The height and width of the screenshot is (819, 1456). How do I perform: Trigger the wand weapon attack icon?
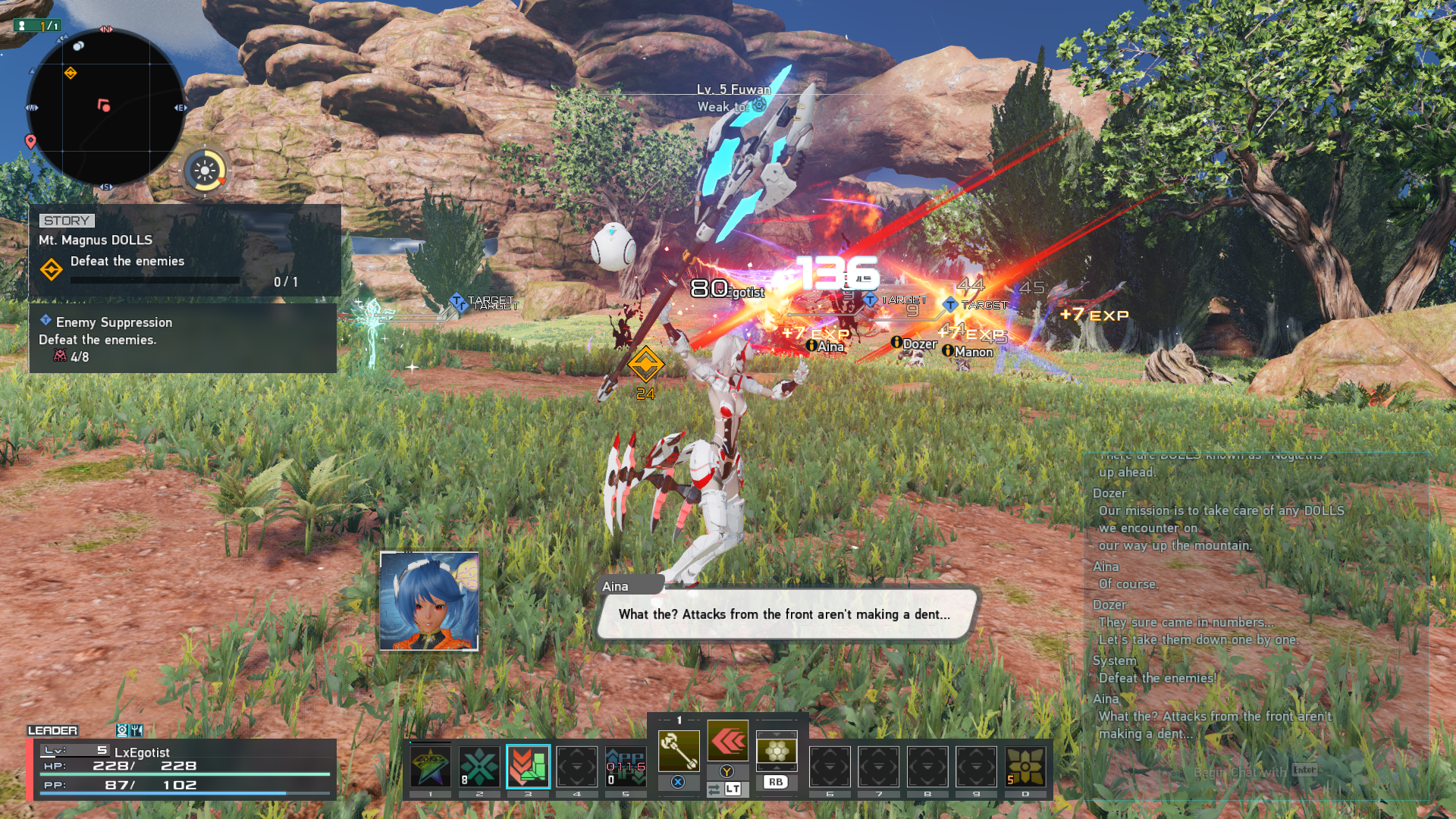(x=678, y=751)
